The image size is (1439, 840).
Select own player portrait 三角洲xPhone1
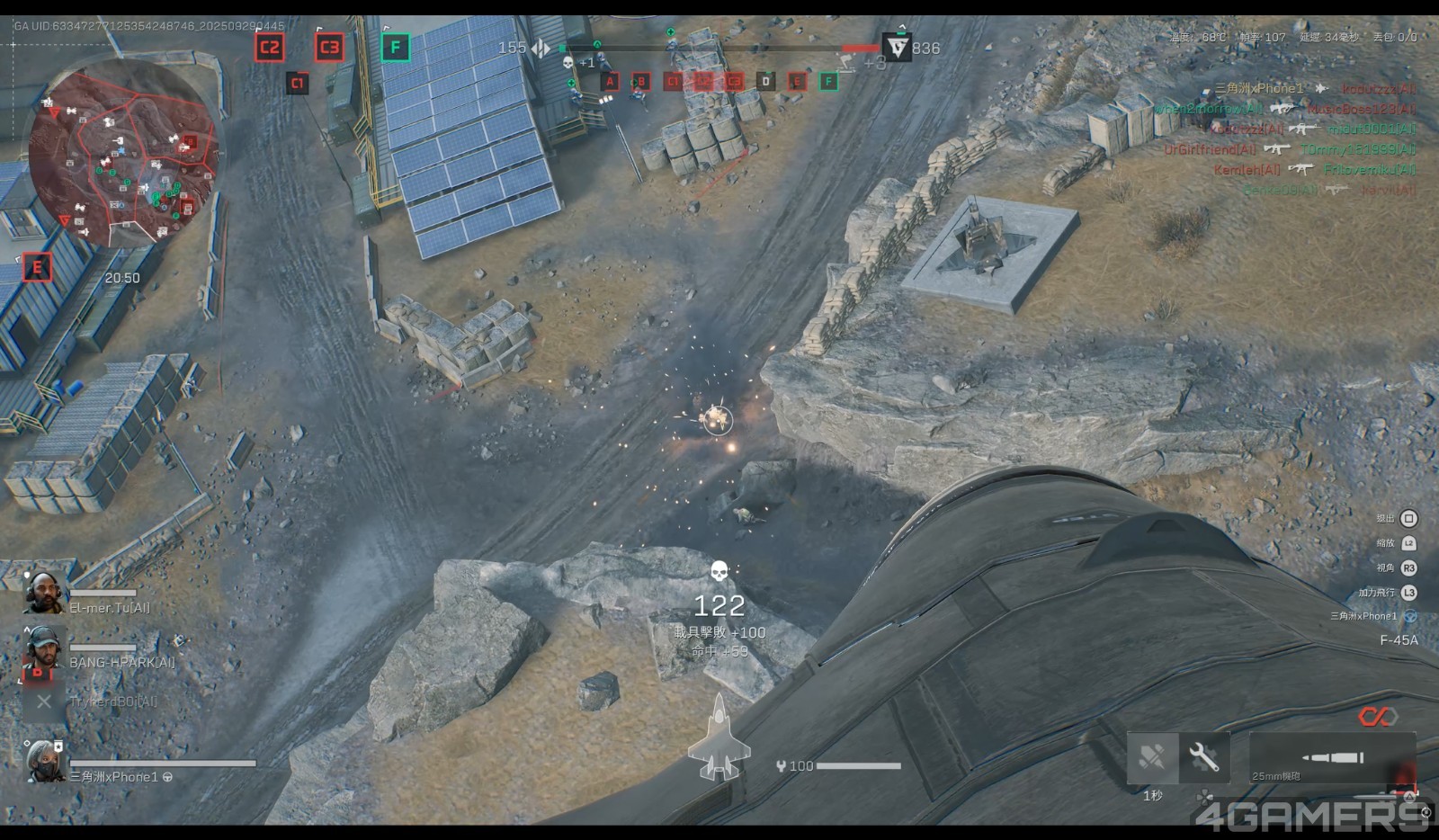(x=43, y=761)
